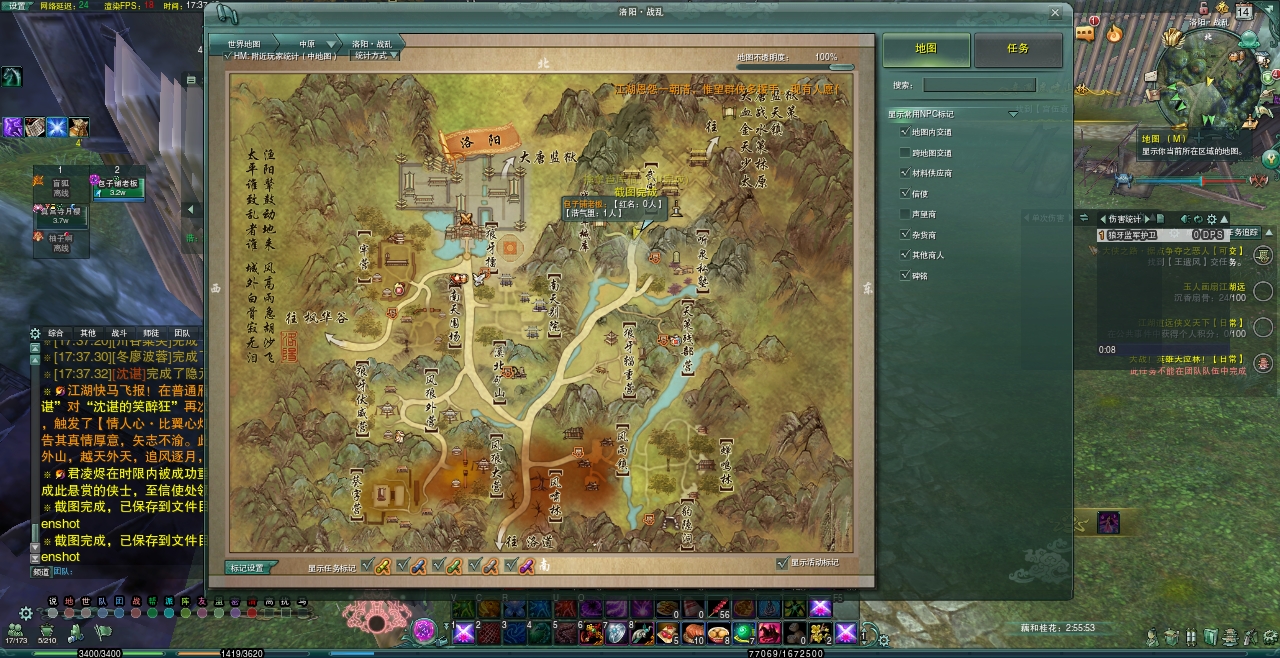Enable the 跨地图交通 checkbox

click(905, 153)
